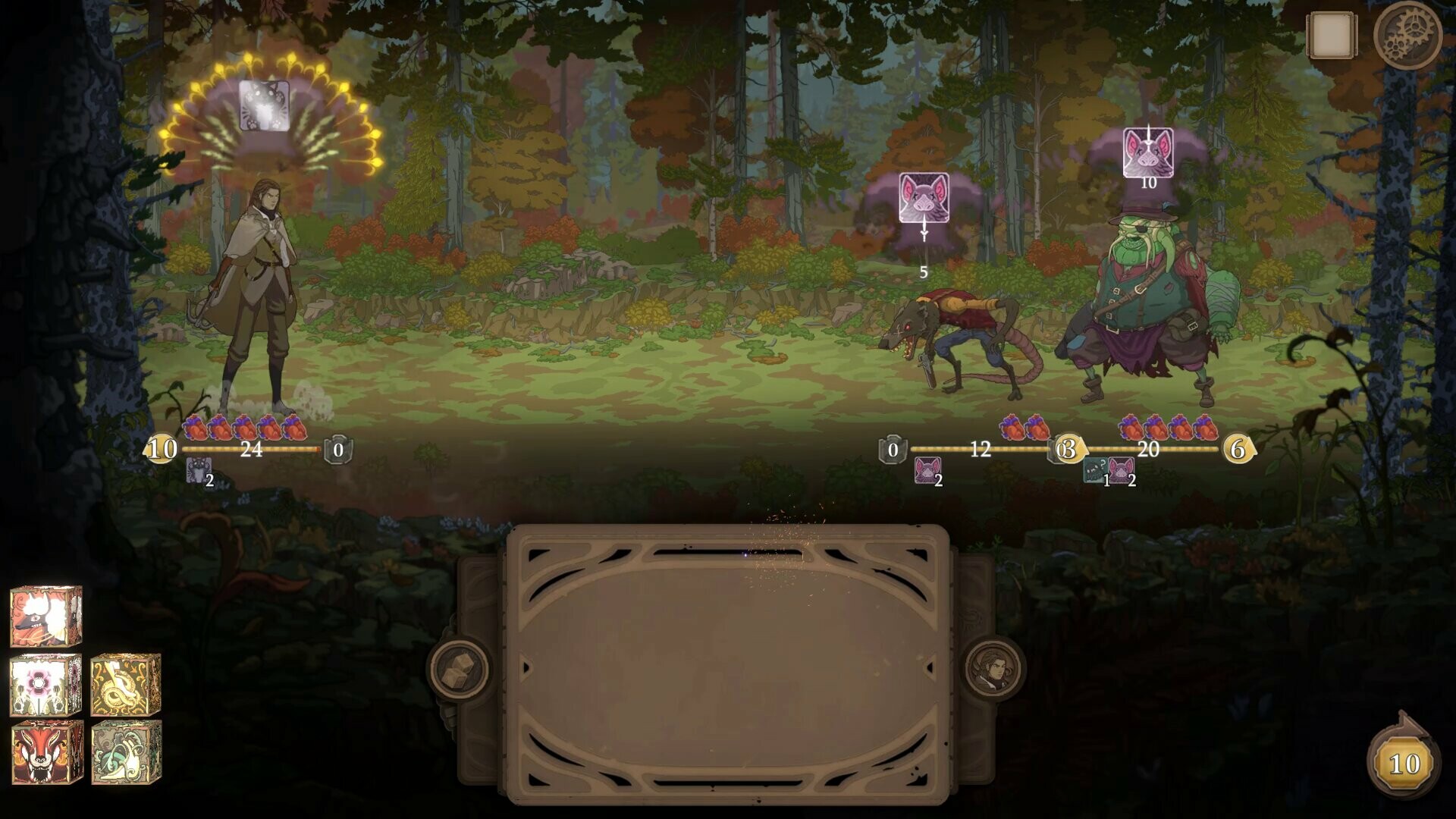
Task: Expand the bat counter under the enemy bar
Action: click(x=928, y=469)
